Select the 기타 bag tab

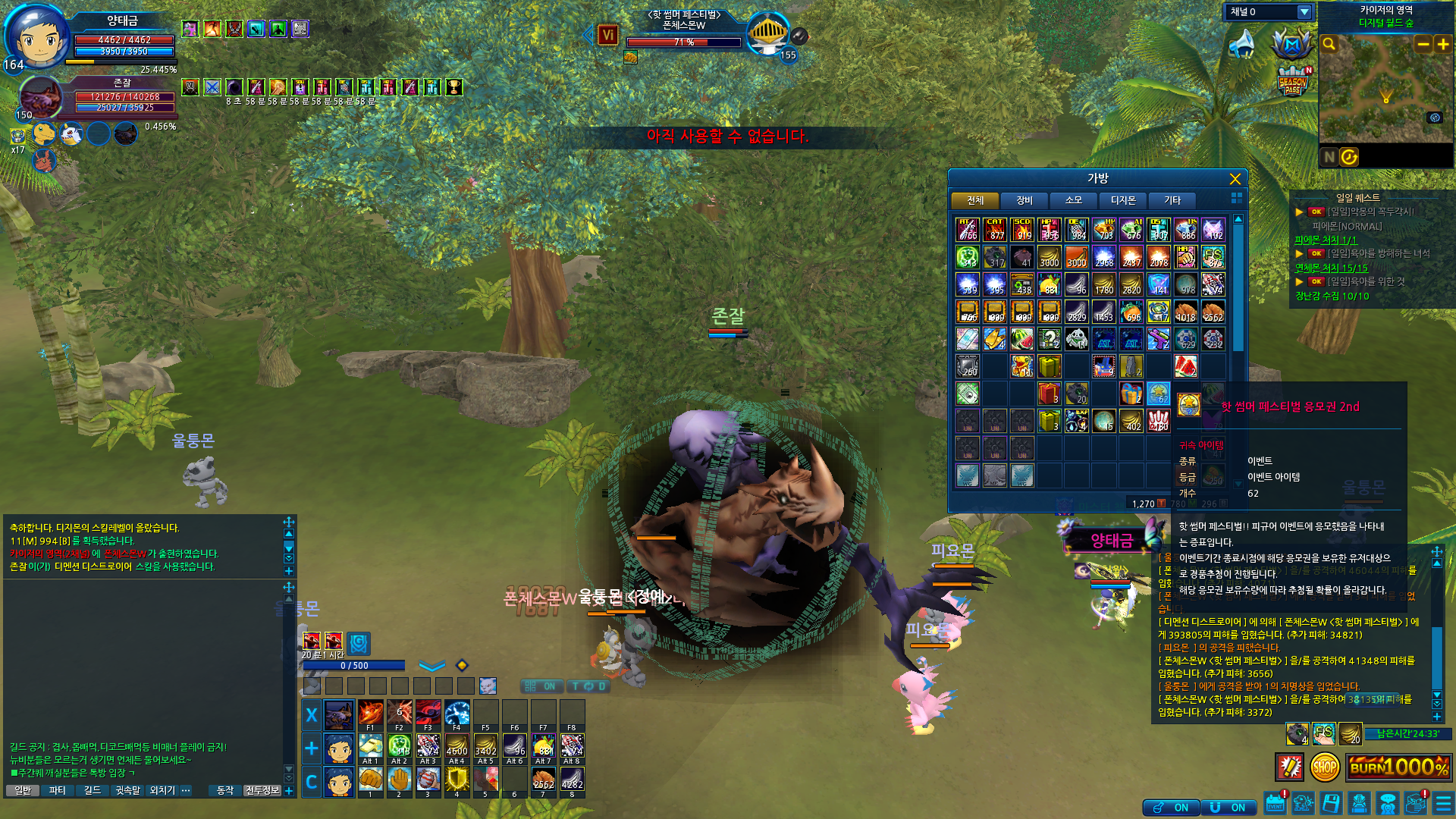pyautogui.click(x=1172, y=200)
